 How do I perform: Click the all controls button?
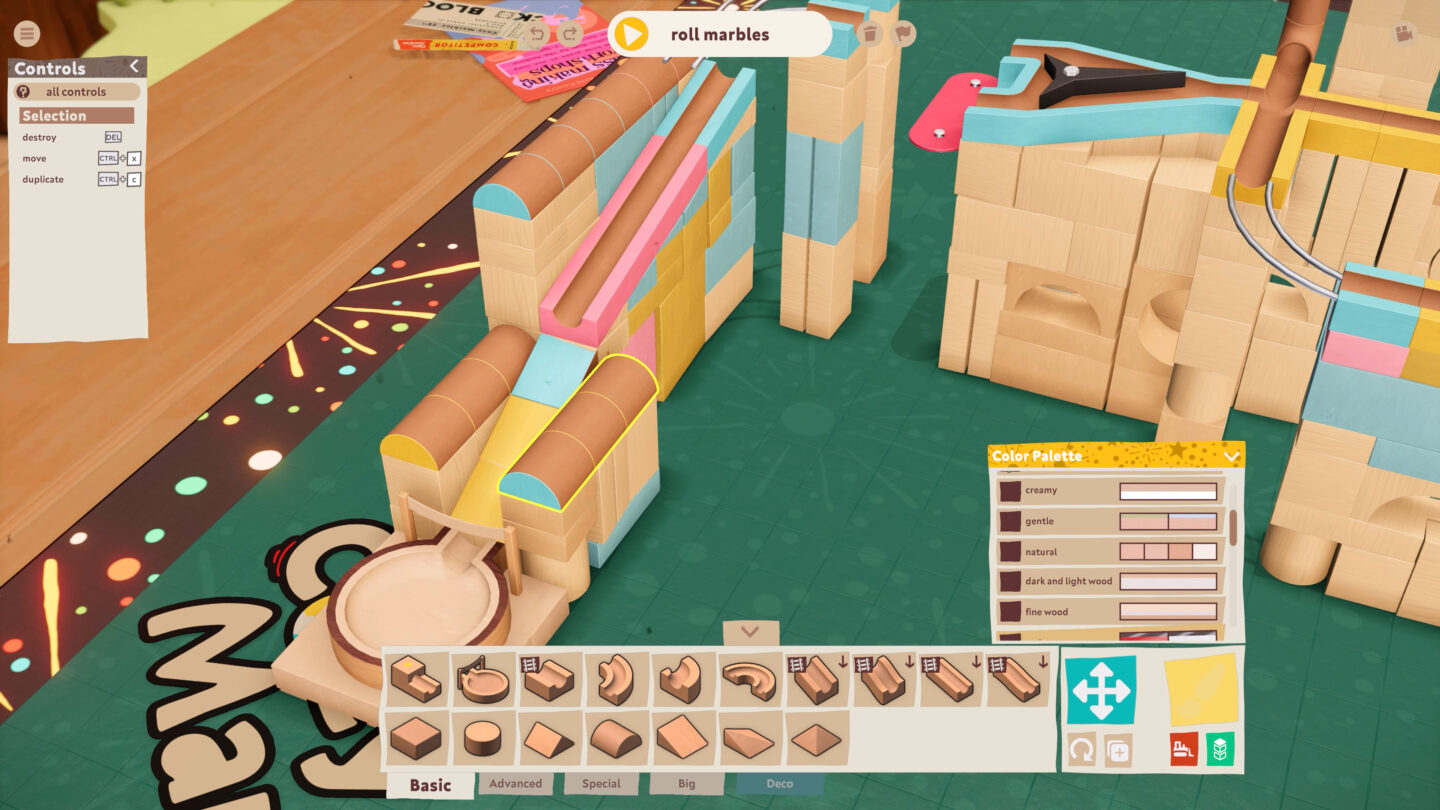(77, 91)
